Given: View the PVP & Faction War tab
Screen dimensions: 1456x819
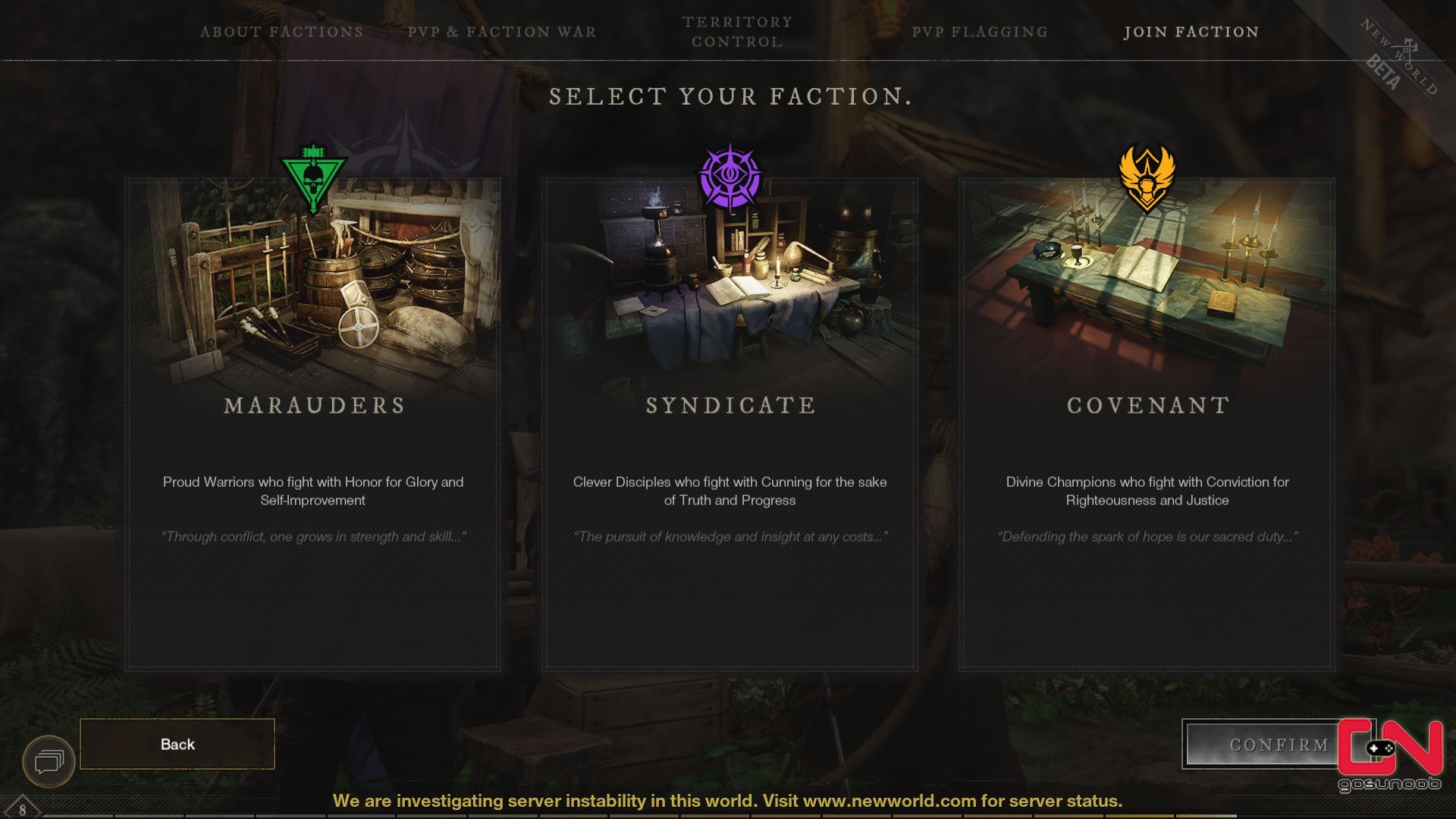Looking at the screenshot, I should (x=502, y=32).
